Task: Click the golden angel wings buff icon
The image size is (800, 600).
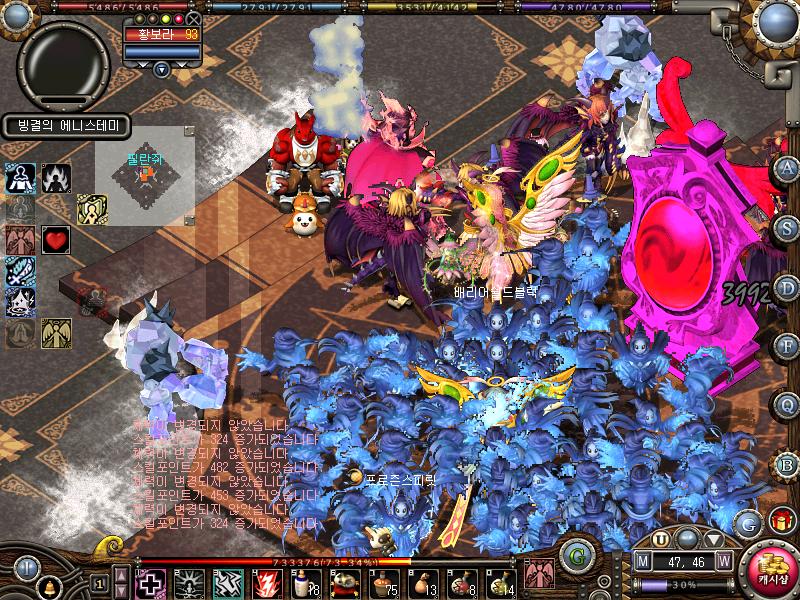Action: 56,333
